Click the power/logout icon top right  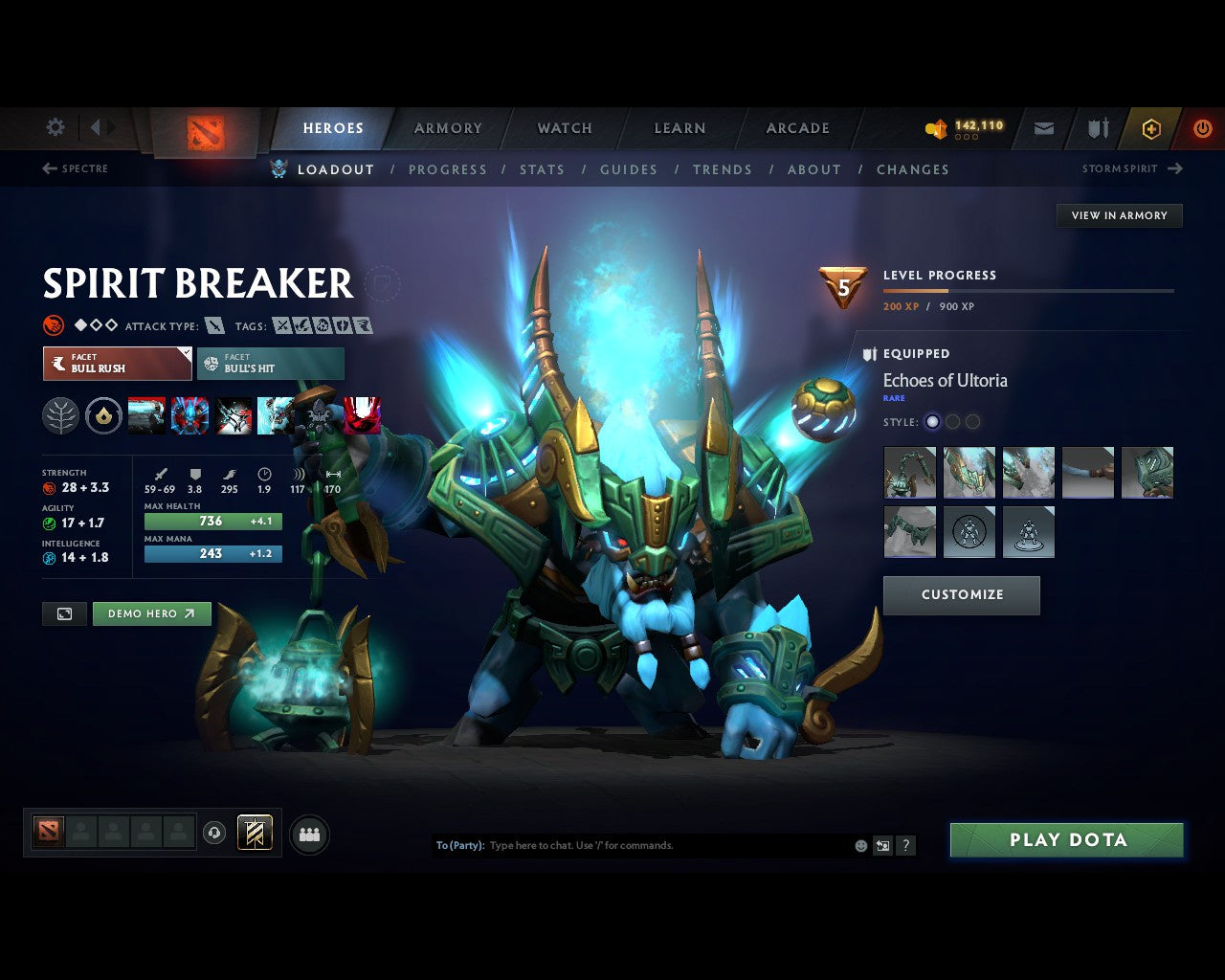(x=1203, y=127)
